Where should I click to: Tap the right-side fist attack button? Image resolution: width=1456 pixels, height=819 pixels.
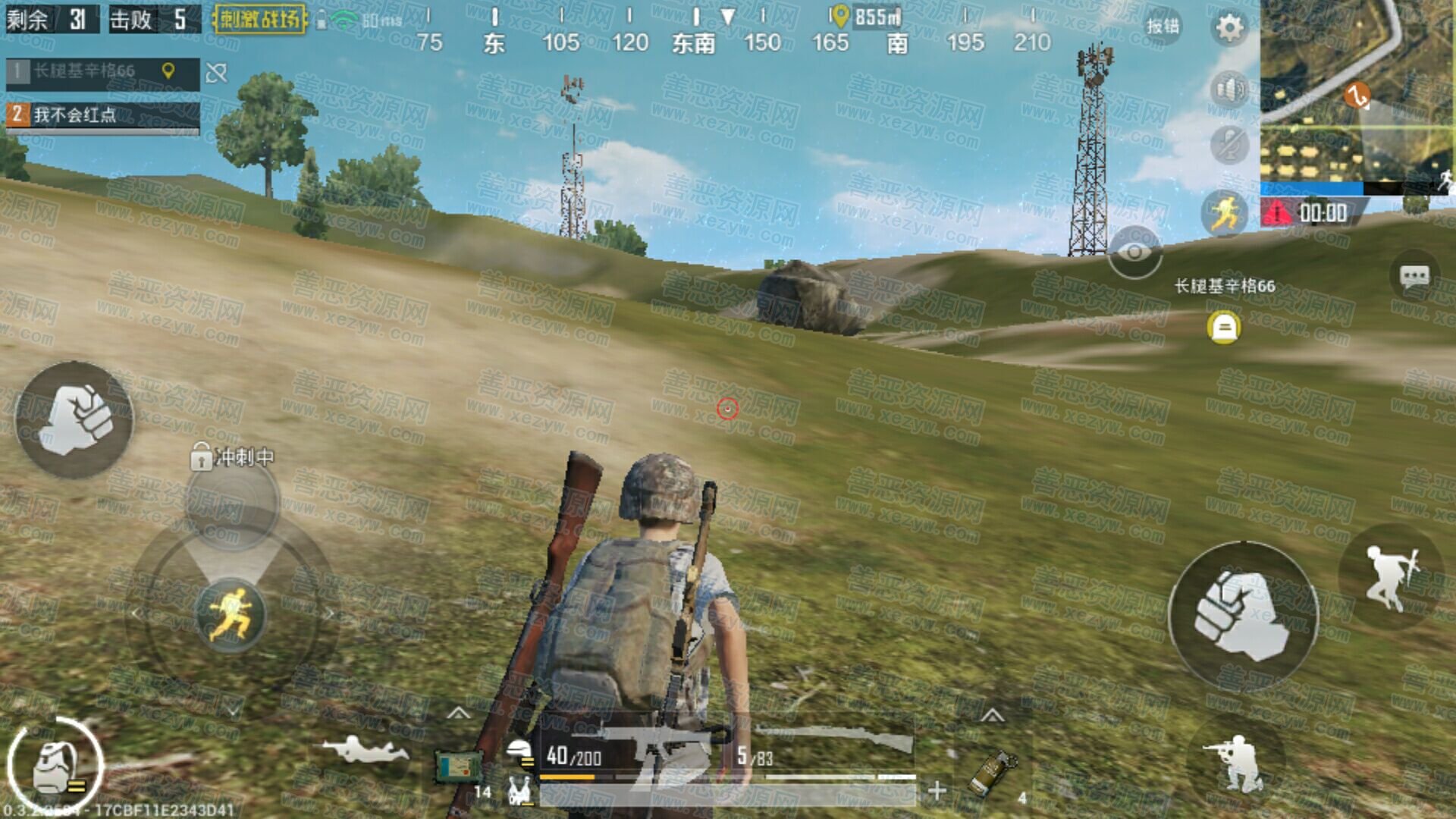(x=1244, y=614)
